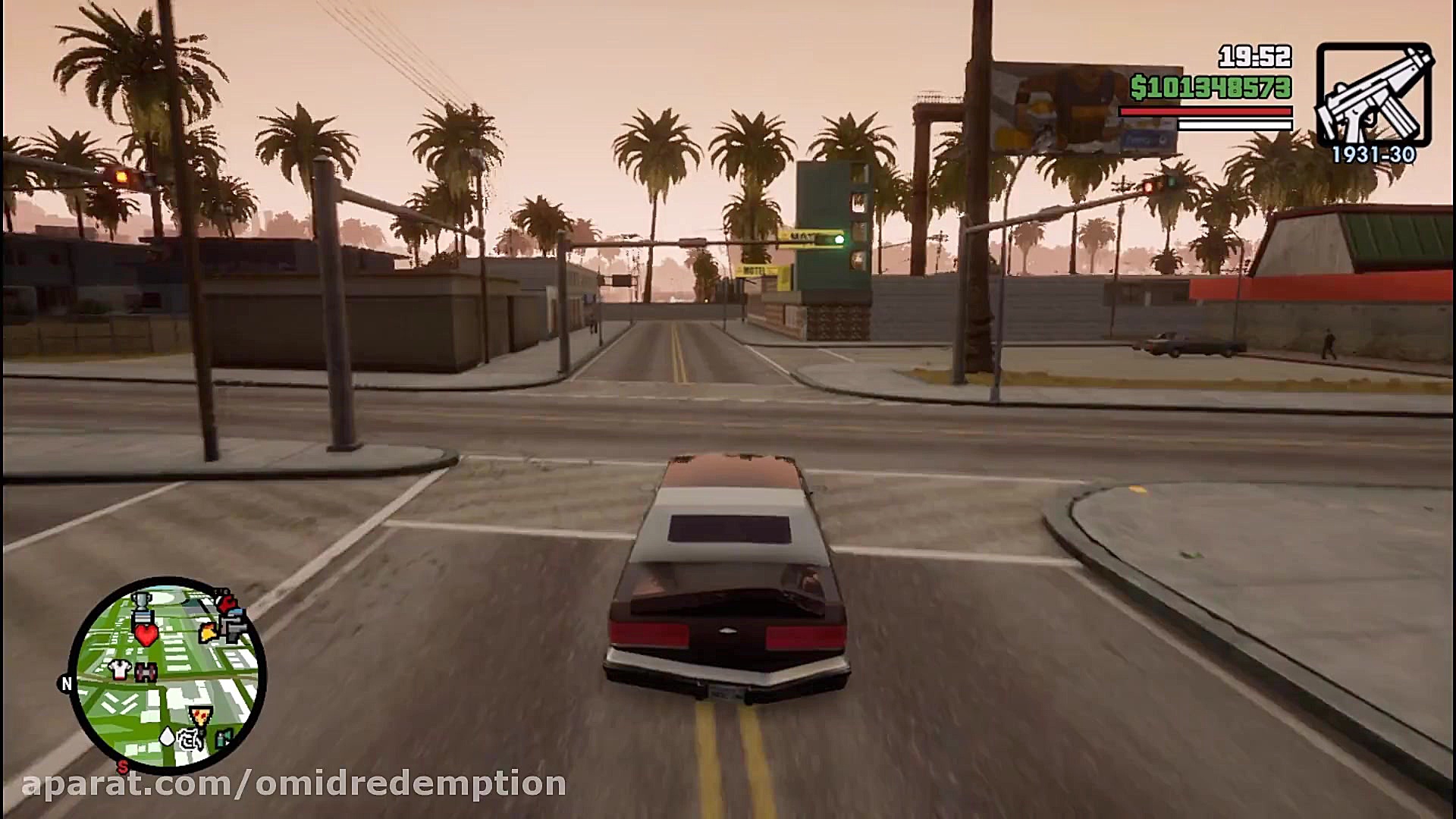Click the SMG weapon icon
This screenshot has width=1456, height=819.
[1373, 95]
